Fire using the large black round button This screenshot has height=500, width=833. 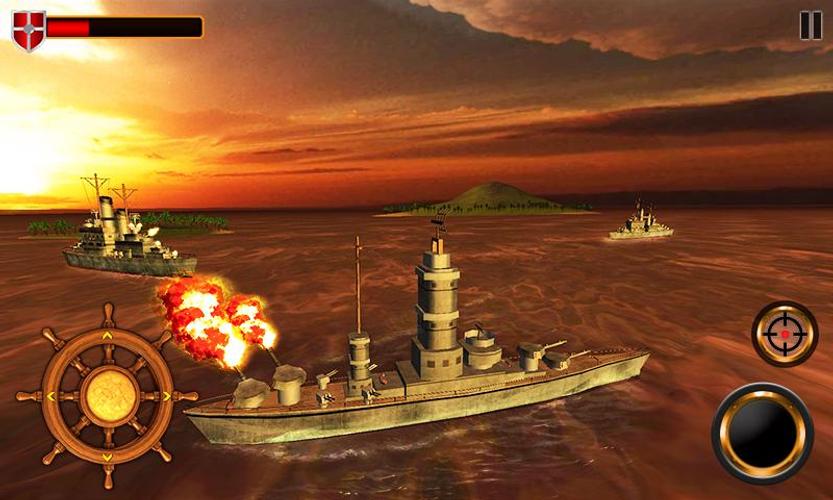[x=763, y=433]
